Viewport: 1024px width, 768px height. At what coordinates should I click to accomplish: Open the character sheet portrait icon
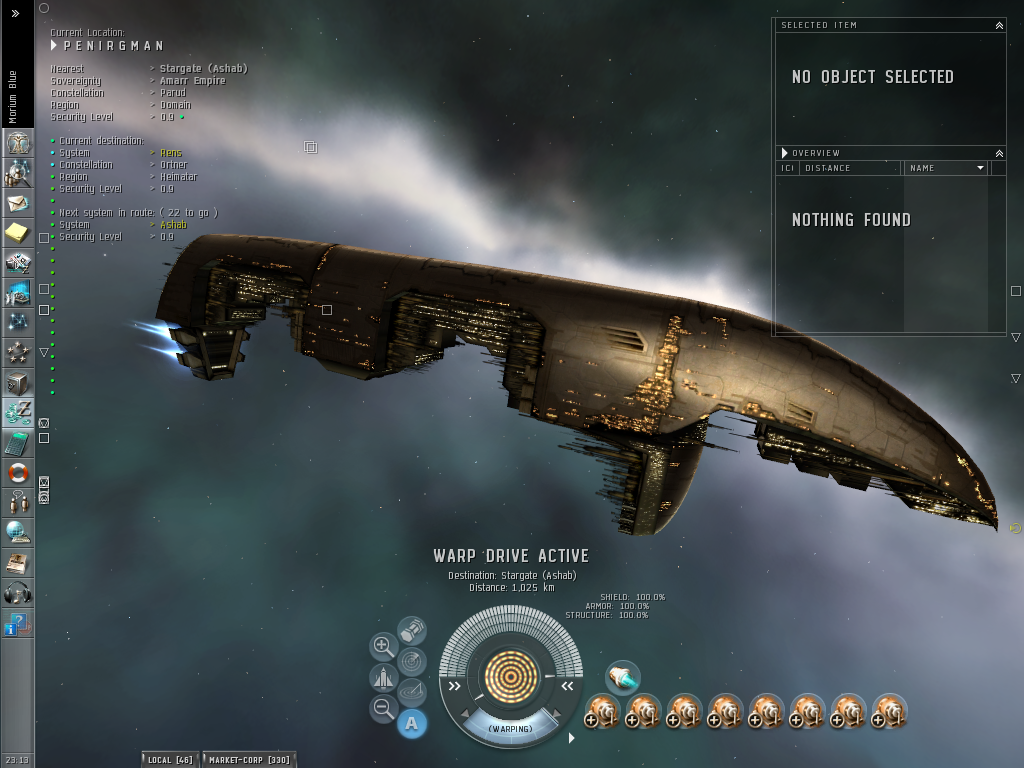18,142
